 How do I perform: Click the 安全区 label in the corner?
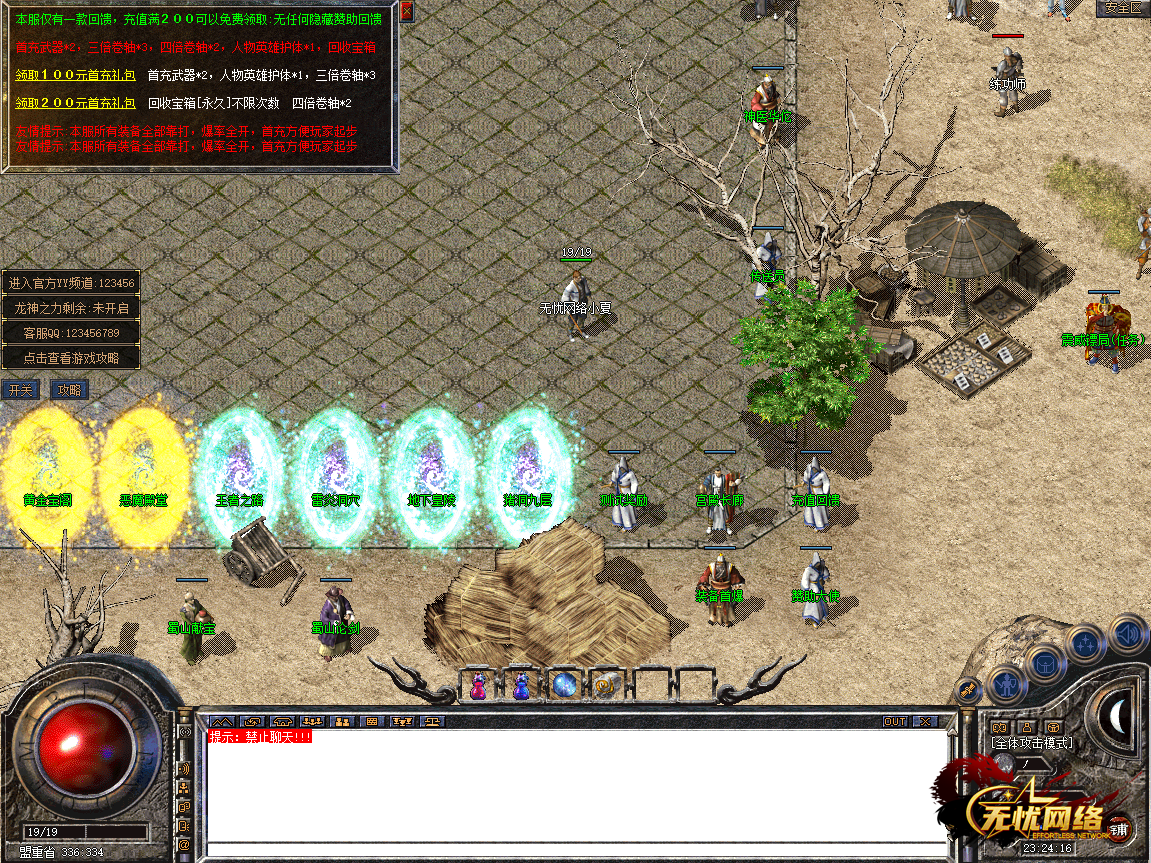click(1122, 8)
